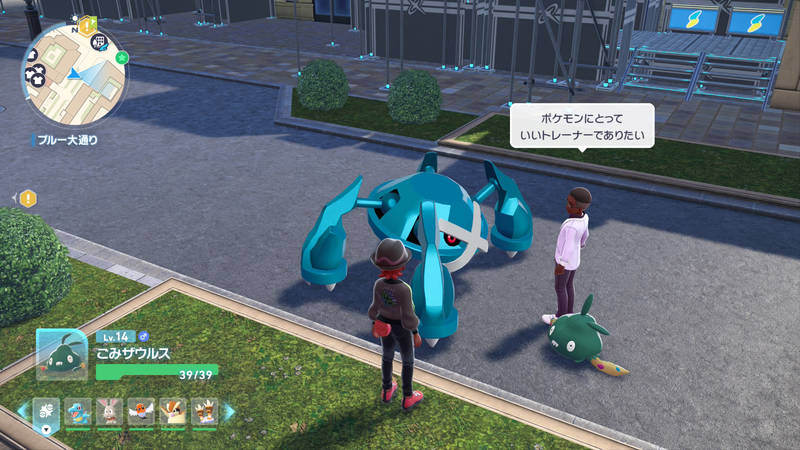
Task: Click the yellow exclamation alert icon
Action: (x=28, y=198)
